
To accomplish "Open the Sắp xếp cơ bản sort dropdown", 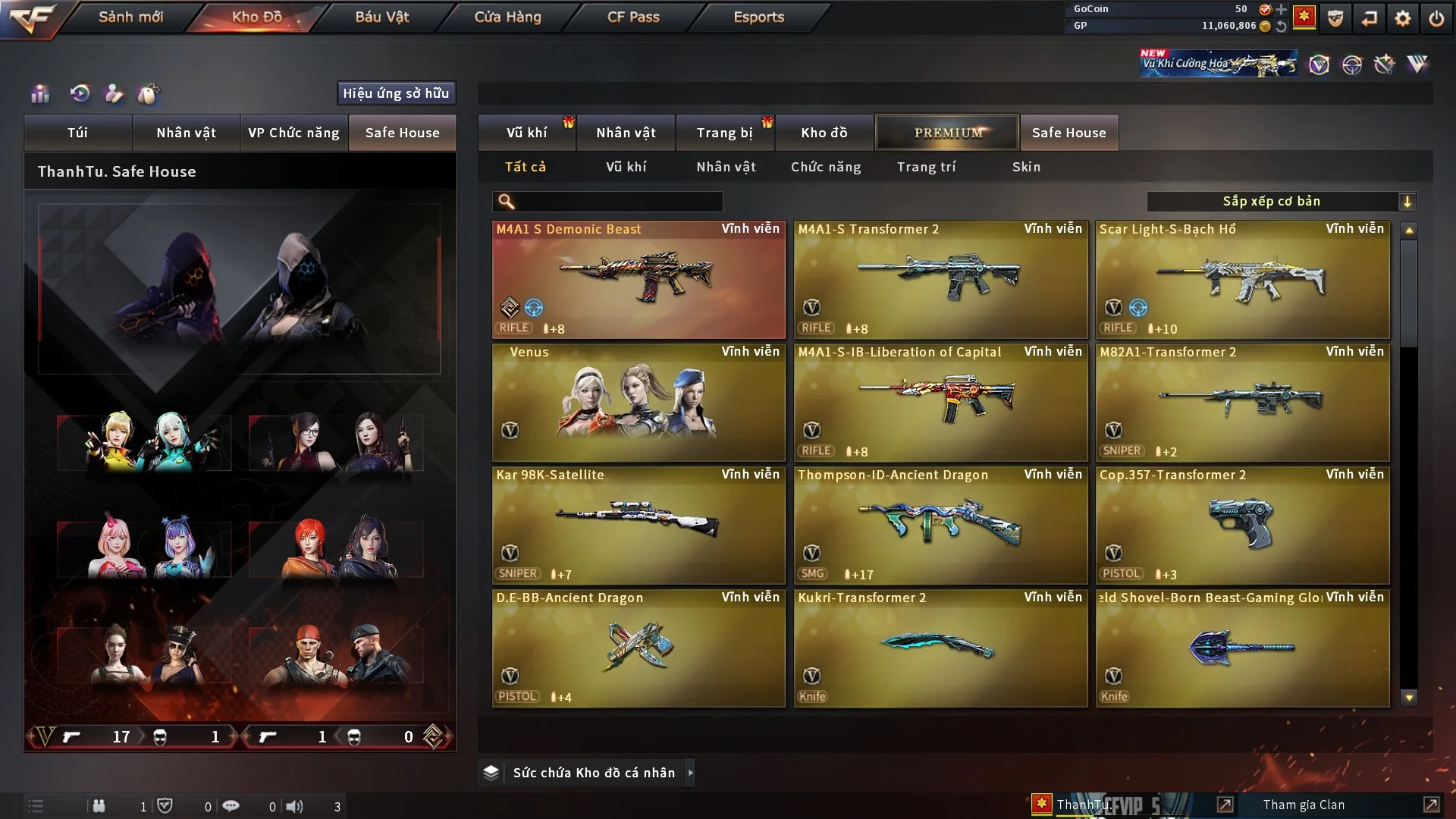I will click(1281, 202).
